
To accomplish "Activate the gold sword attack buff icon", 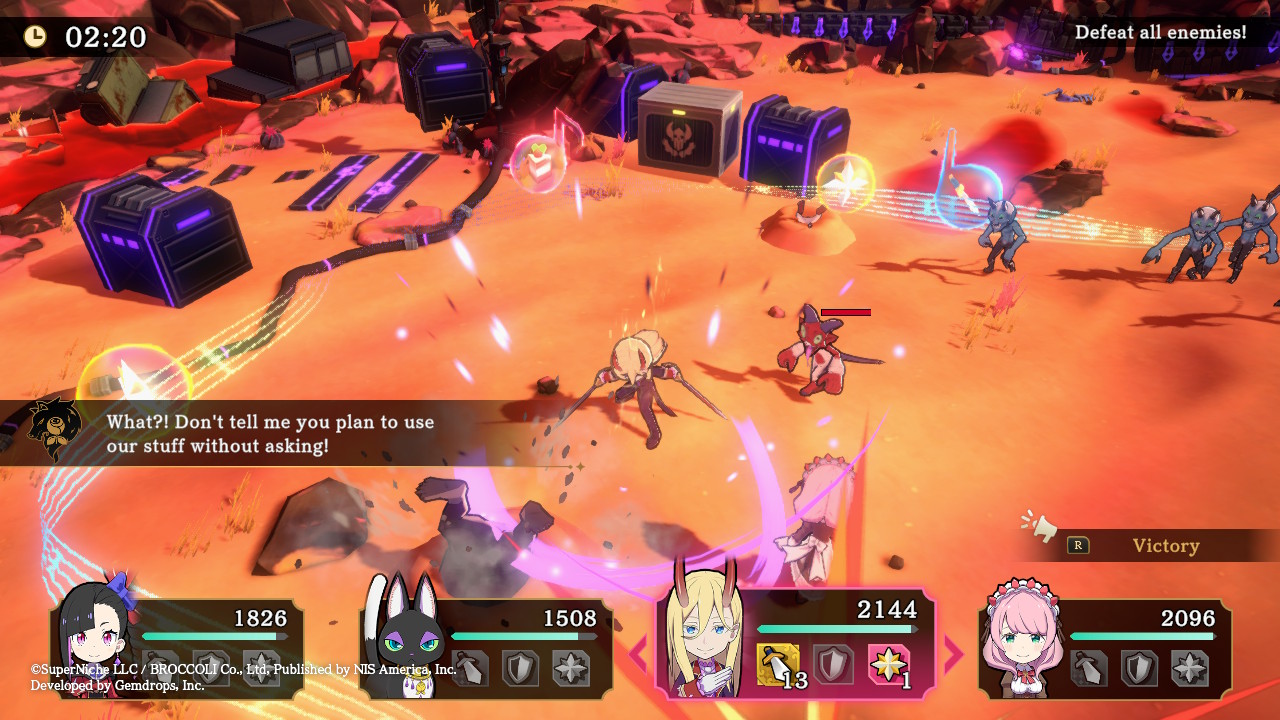I will click(778, 664).
